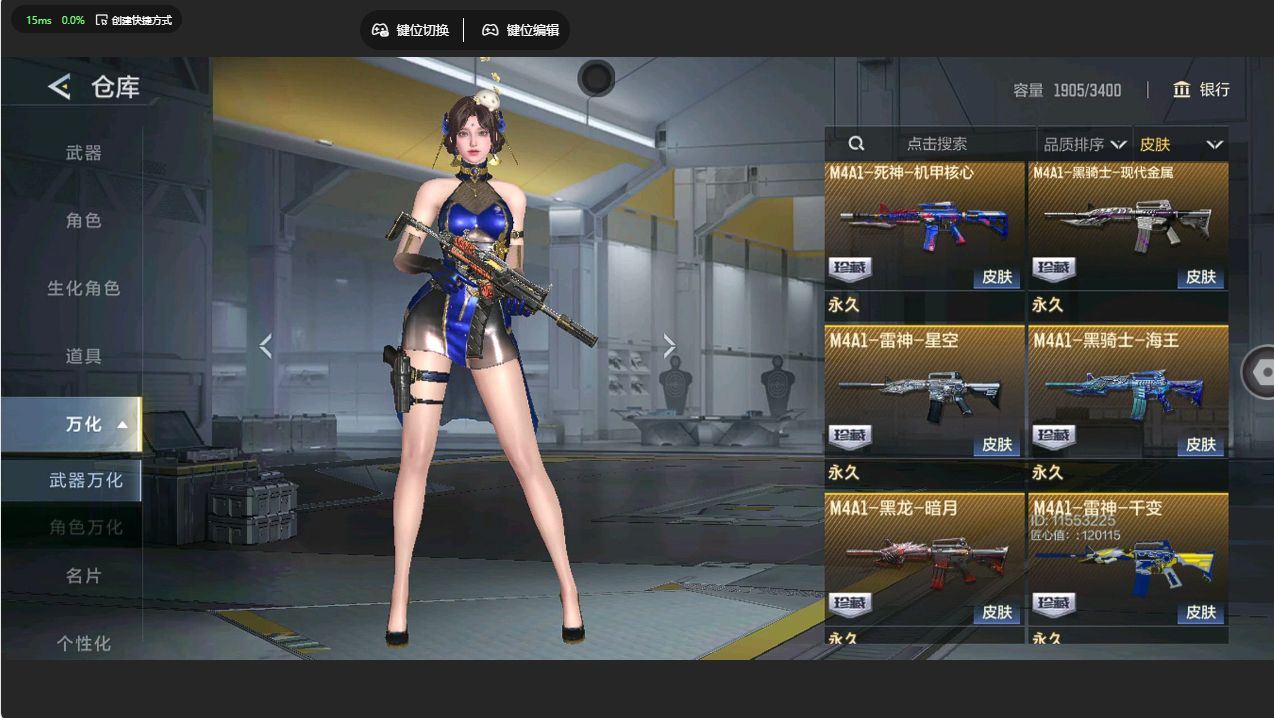Open 键位编辑 key mapping editor
Viewport: 1274px width, 718px height.
[x=520, y=30]
